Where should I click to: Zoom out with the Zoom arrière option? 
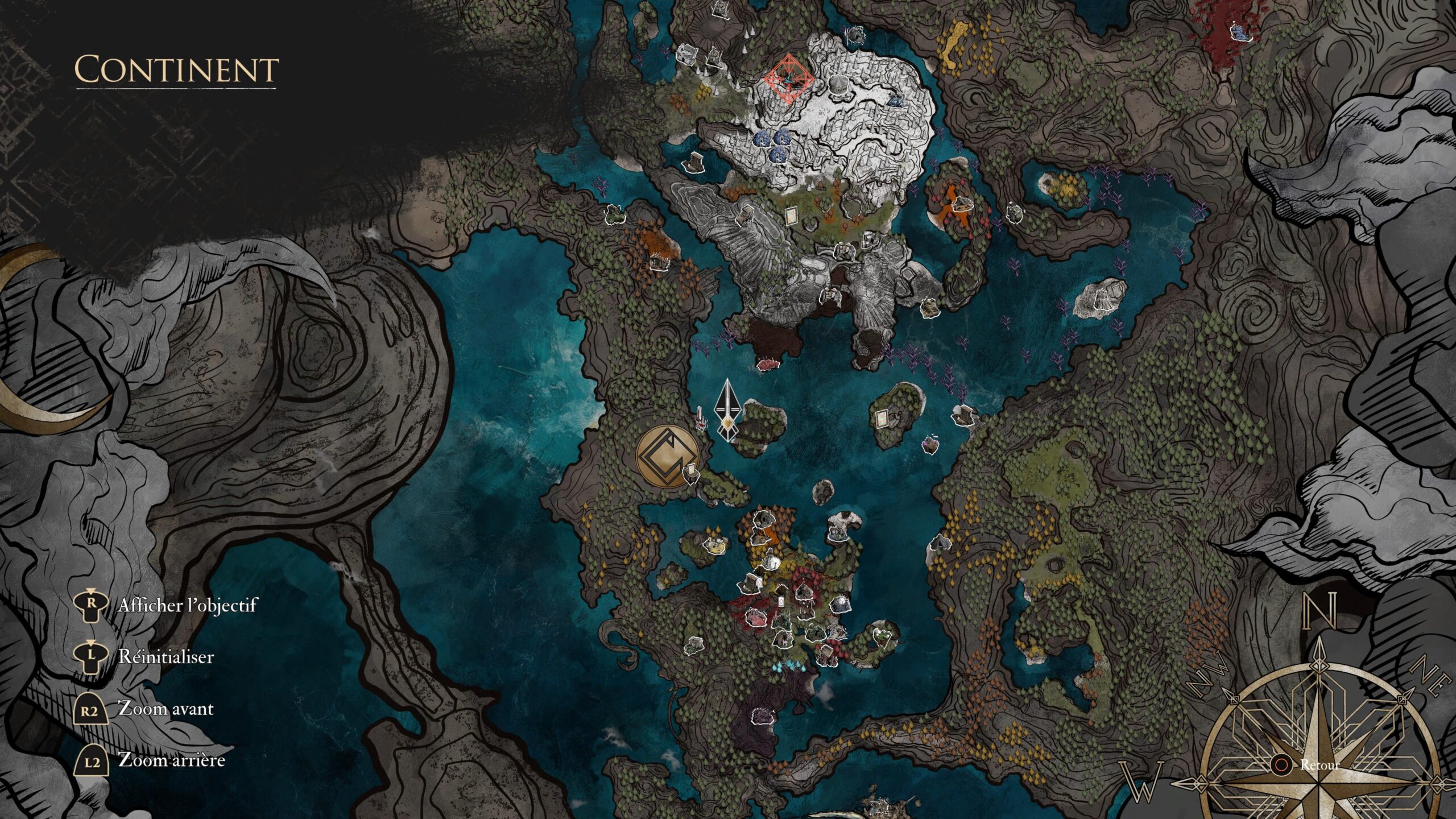click(171, 760)
